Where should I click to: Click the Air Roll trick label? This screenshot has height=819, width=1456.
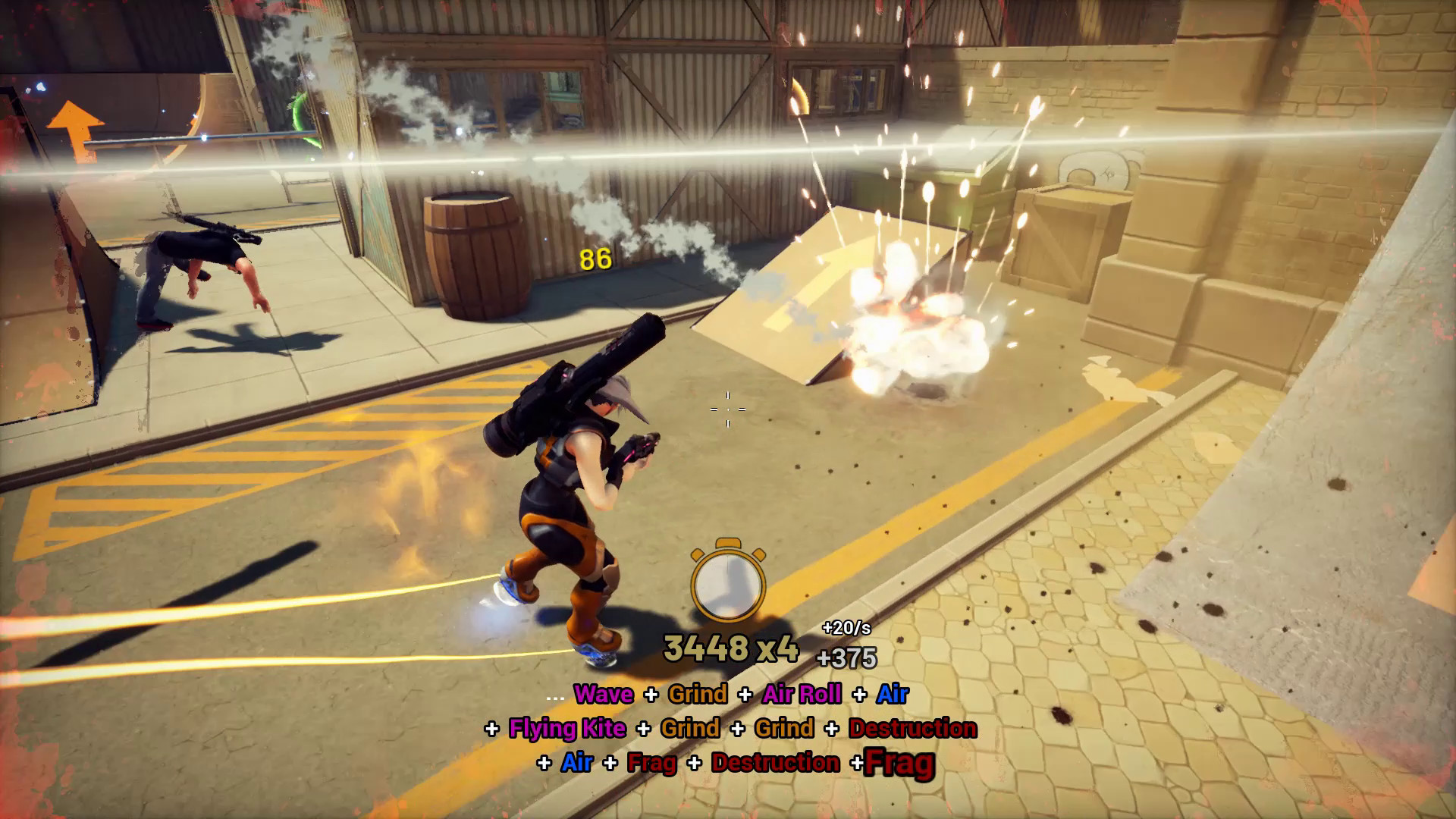point(802,694)
